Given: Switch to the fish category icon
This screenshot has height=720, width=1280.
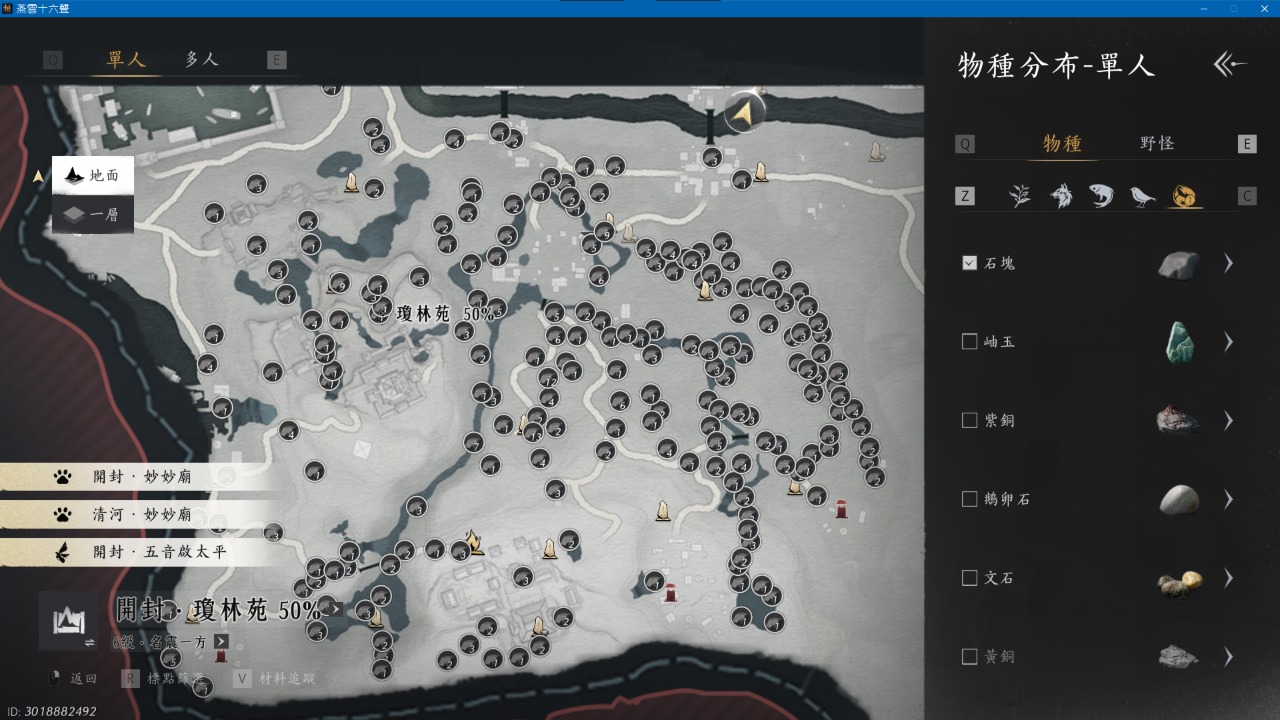Looking at the screenshot, I should (1101, 196).
